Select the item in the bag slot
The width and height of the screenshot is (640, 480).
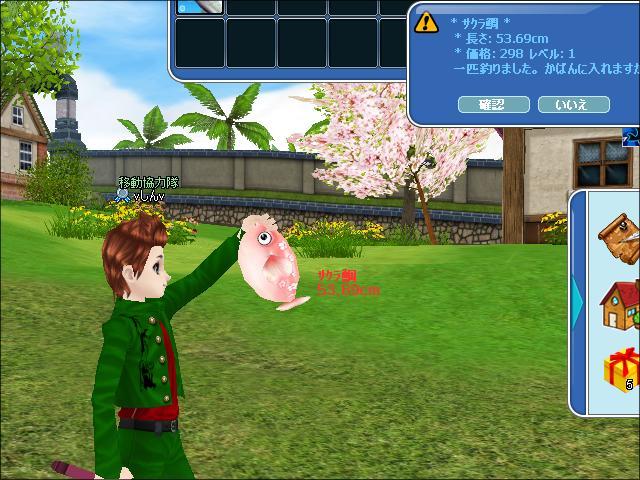tap(200, 6)
